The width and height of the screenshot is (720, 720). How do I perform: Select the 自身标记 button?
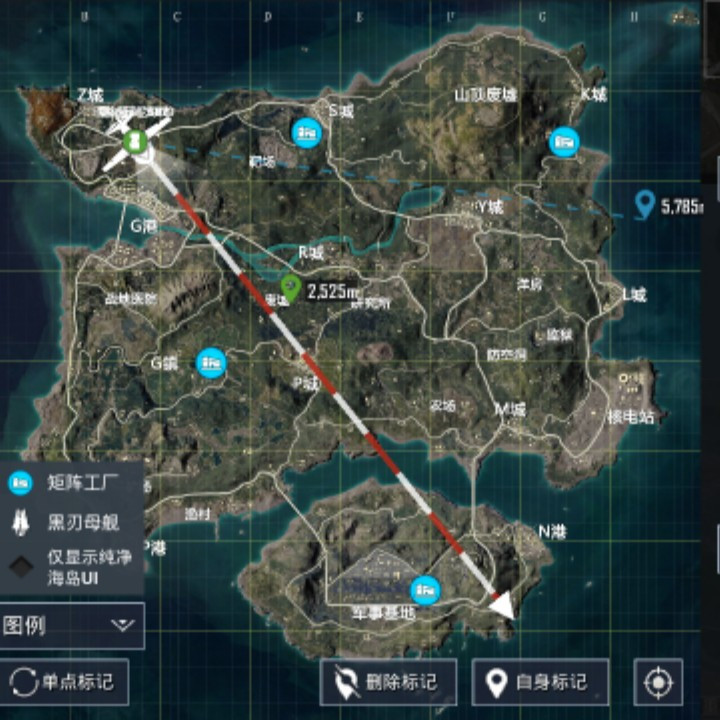540,682
